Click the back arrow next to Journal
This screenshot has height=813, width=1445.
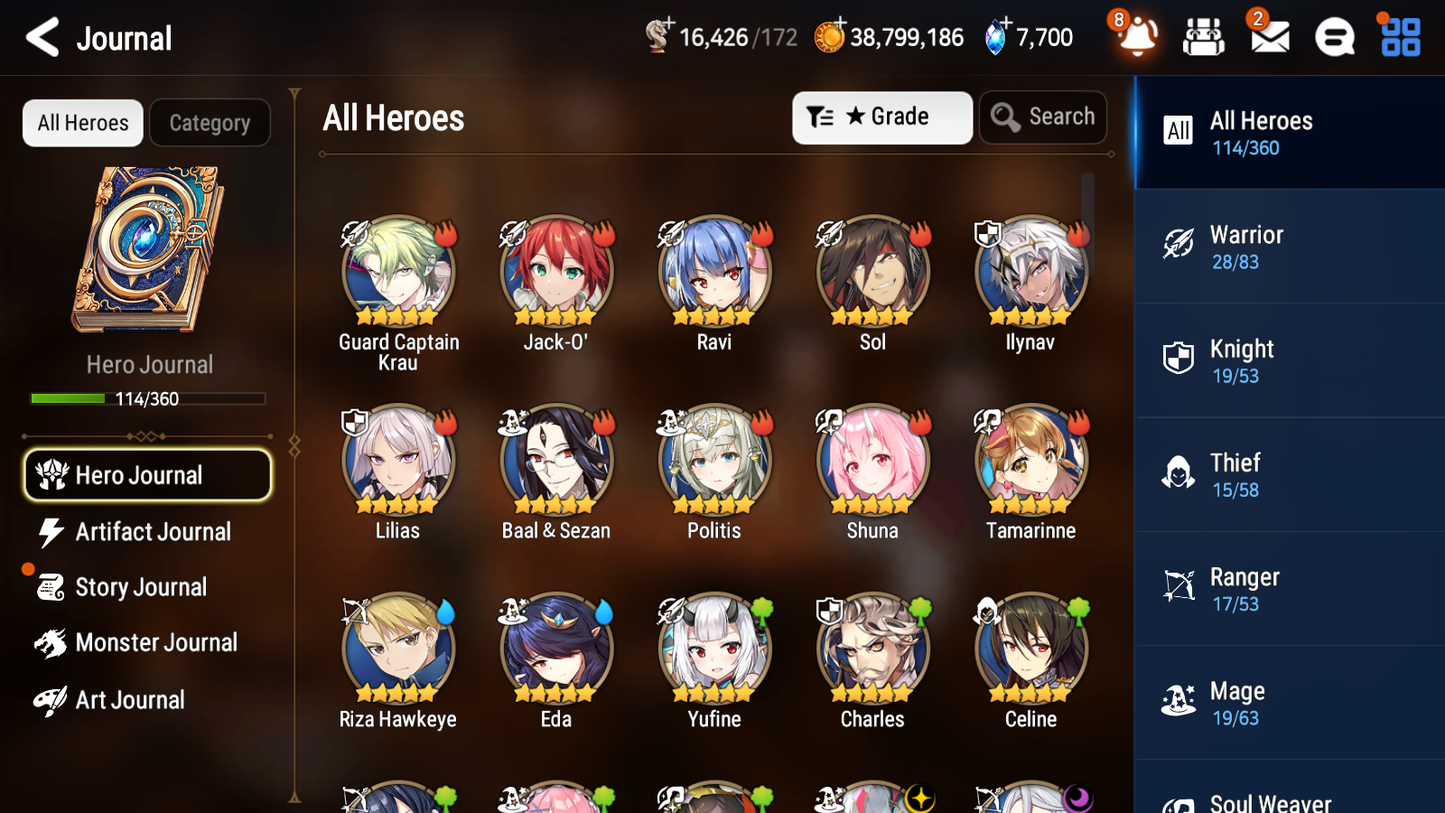click(x=42, y=37)
